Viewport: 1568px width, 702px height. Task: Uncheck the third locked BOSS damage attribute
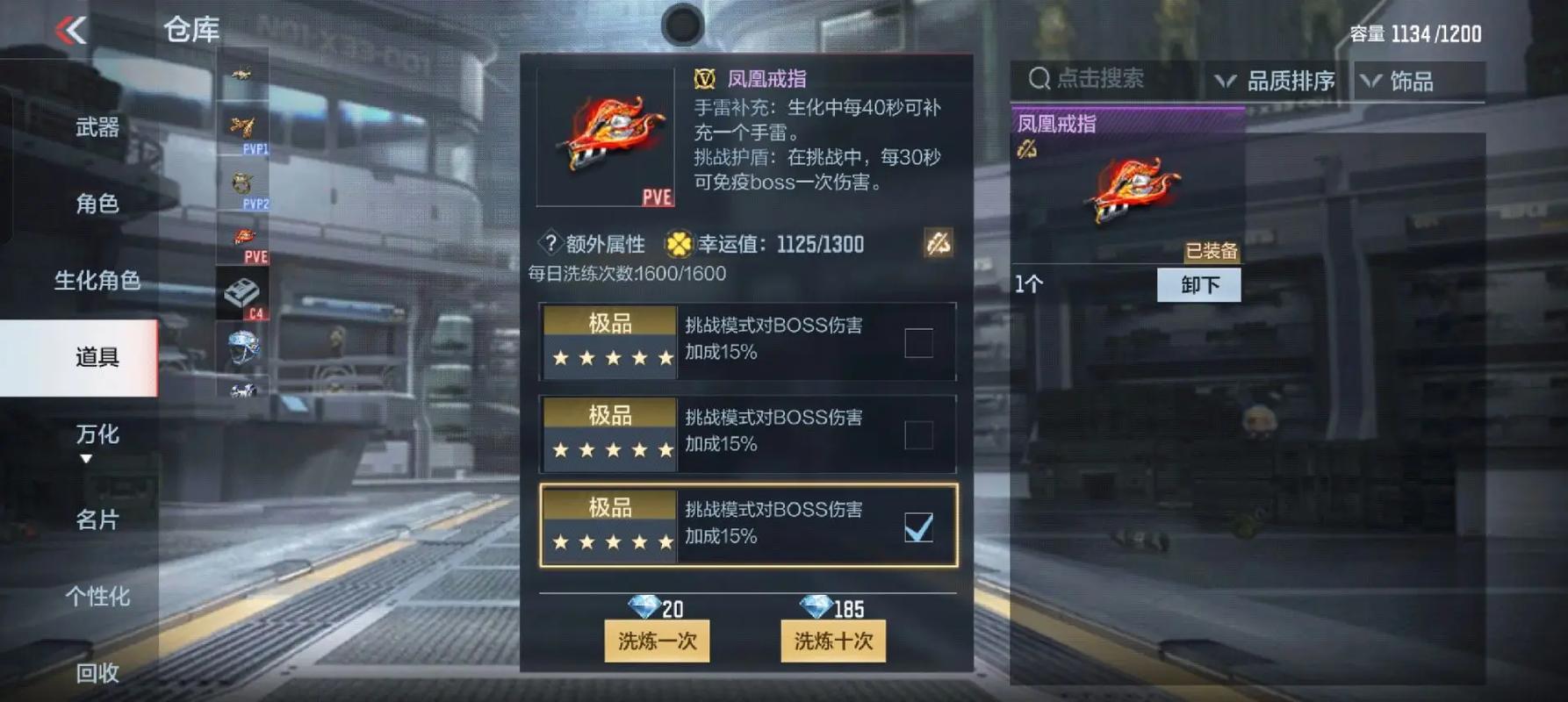918,526
